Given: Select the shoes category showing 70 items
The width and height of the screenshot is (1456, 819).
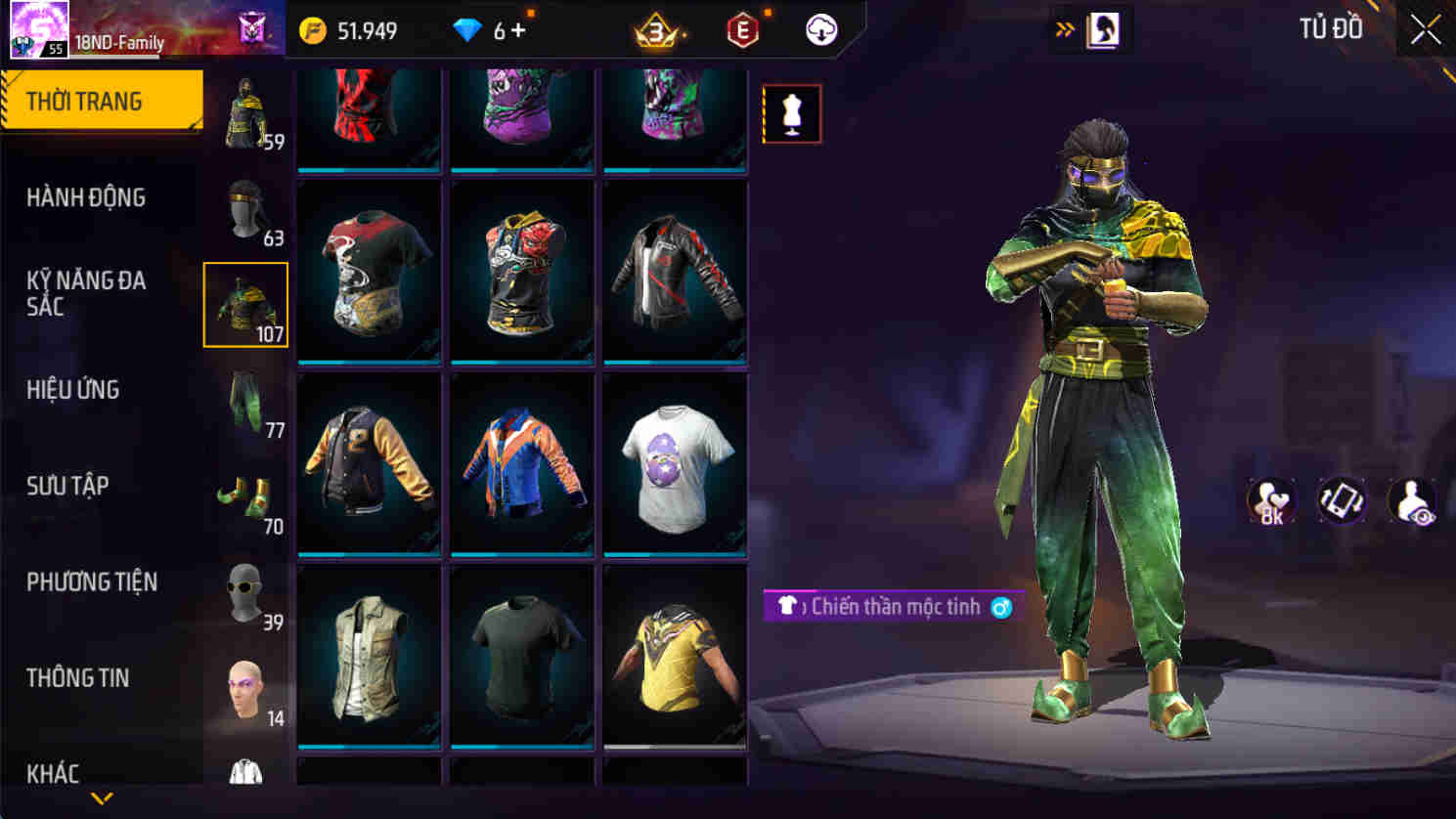Looking at the screenshot, I should tap(243, 498).
